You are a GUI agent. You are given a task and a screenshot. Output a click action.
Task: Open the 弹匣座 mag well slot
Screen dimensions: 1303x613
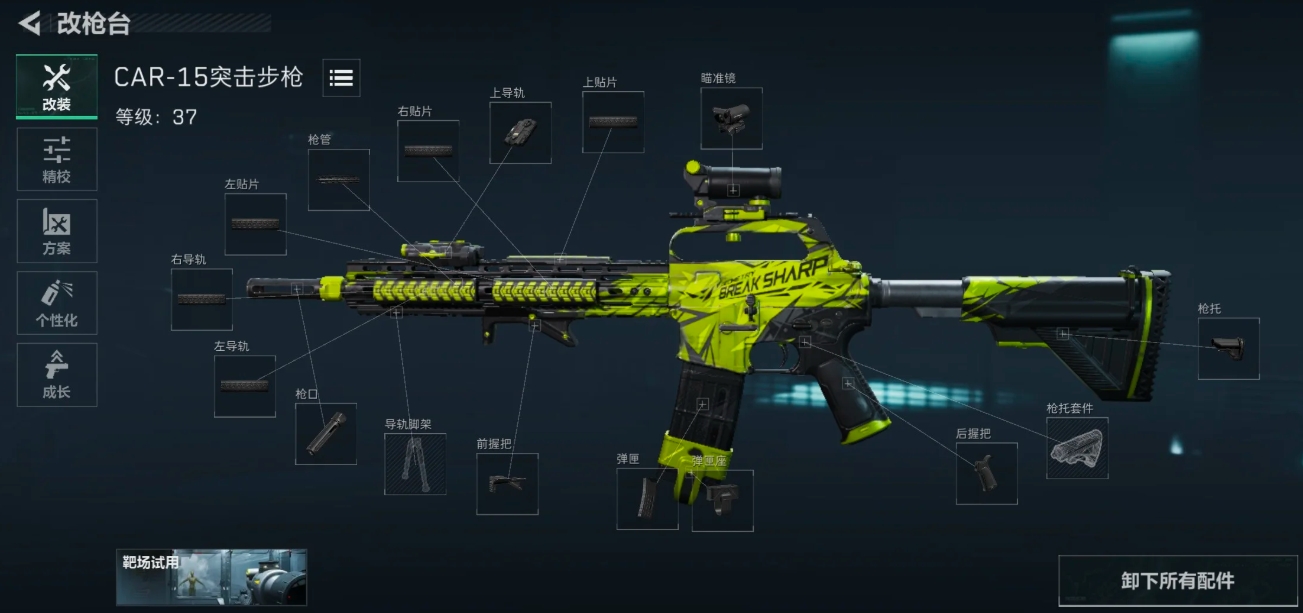(723, 500)
